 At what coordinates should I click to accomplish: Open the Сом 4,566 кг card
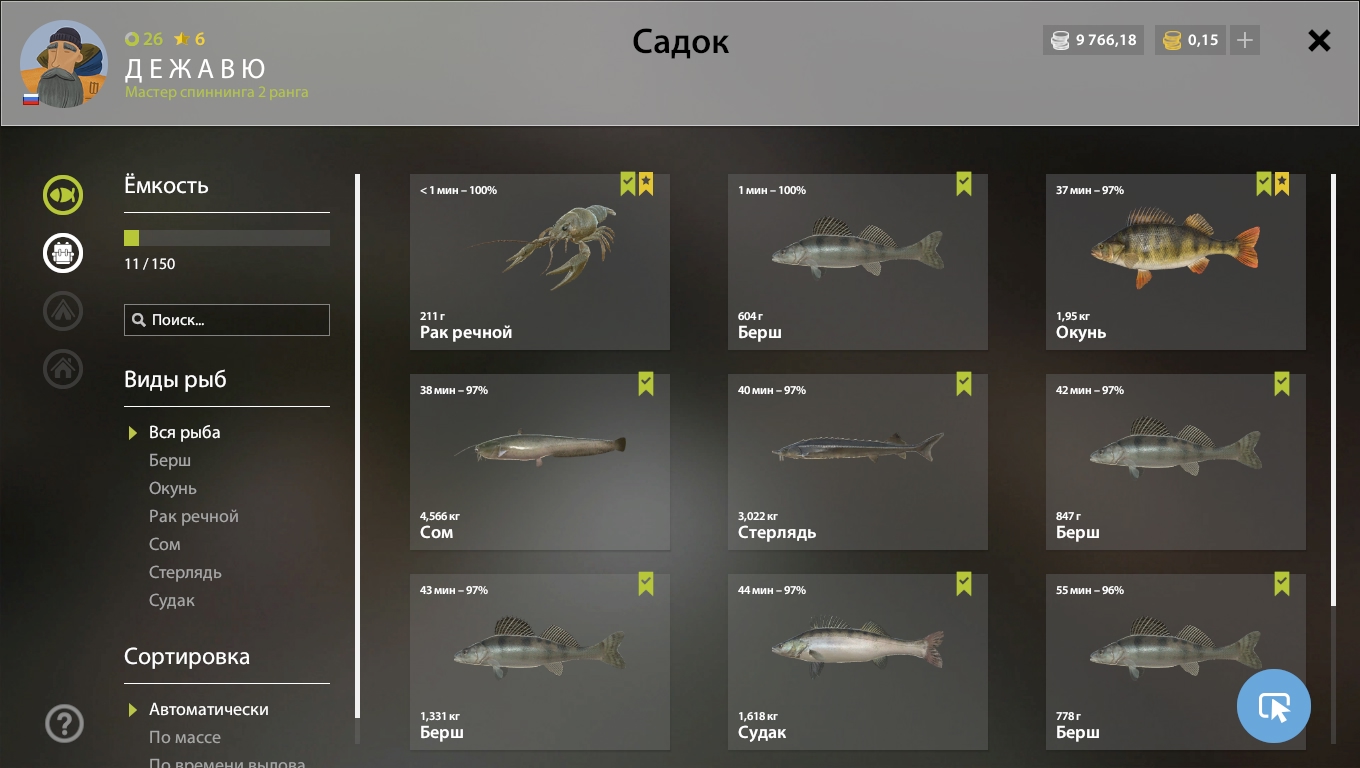pyautogui.click(x=539, y=462)
